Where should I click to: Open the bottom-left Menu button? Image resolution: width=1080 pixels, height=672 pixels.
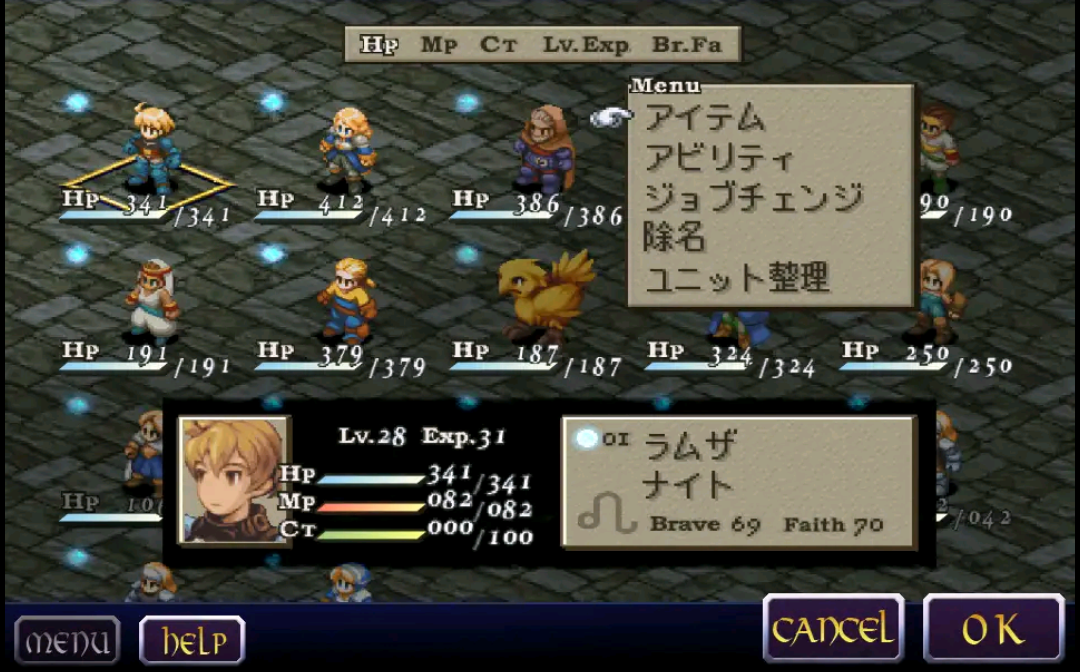click(x=67, y=640)
